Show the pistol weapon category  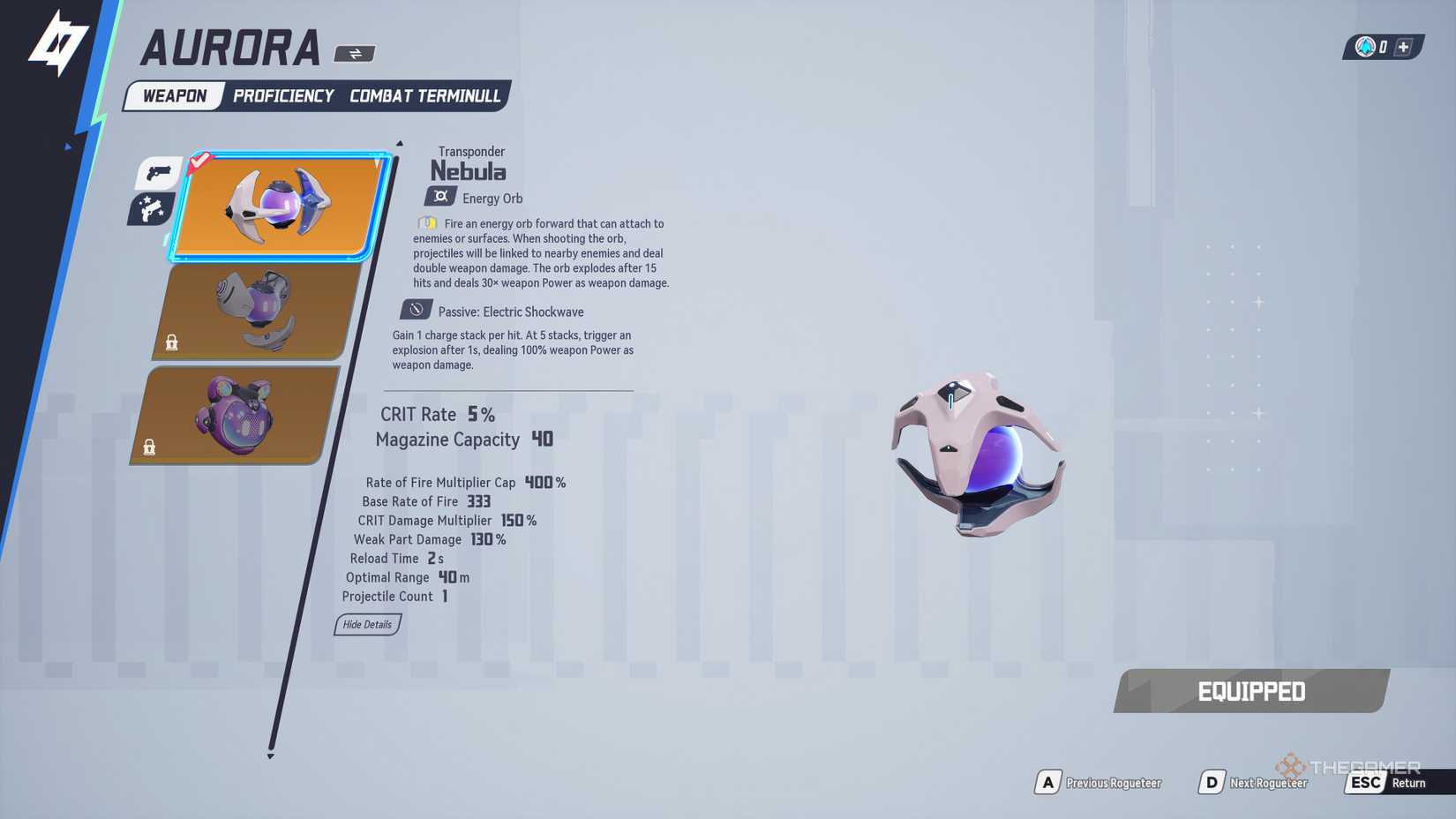[x=159, y=172]
